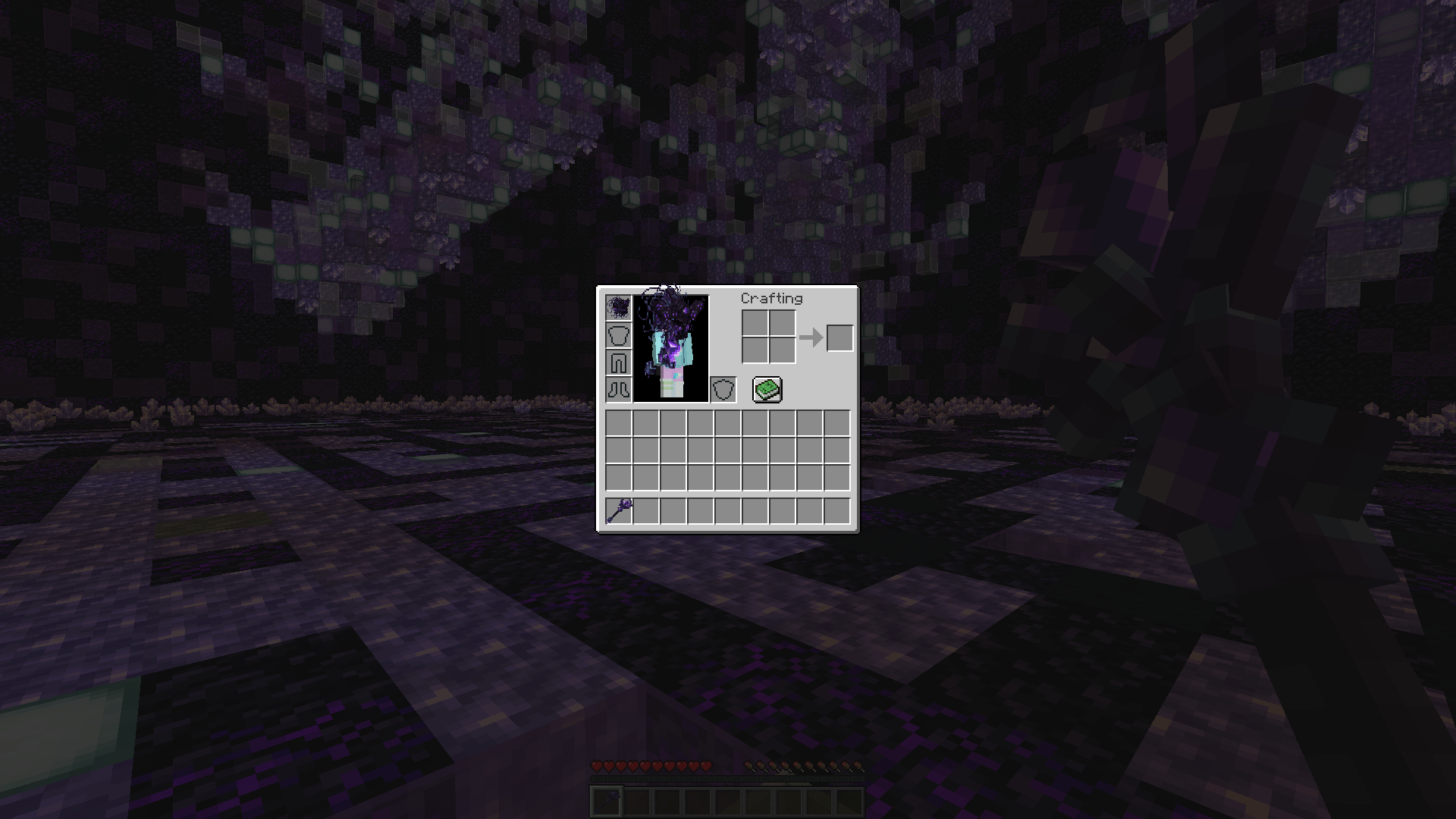1456x819 pixels.
Task: Select the helmet armor slot item
Action: click(x=617, y=306)
